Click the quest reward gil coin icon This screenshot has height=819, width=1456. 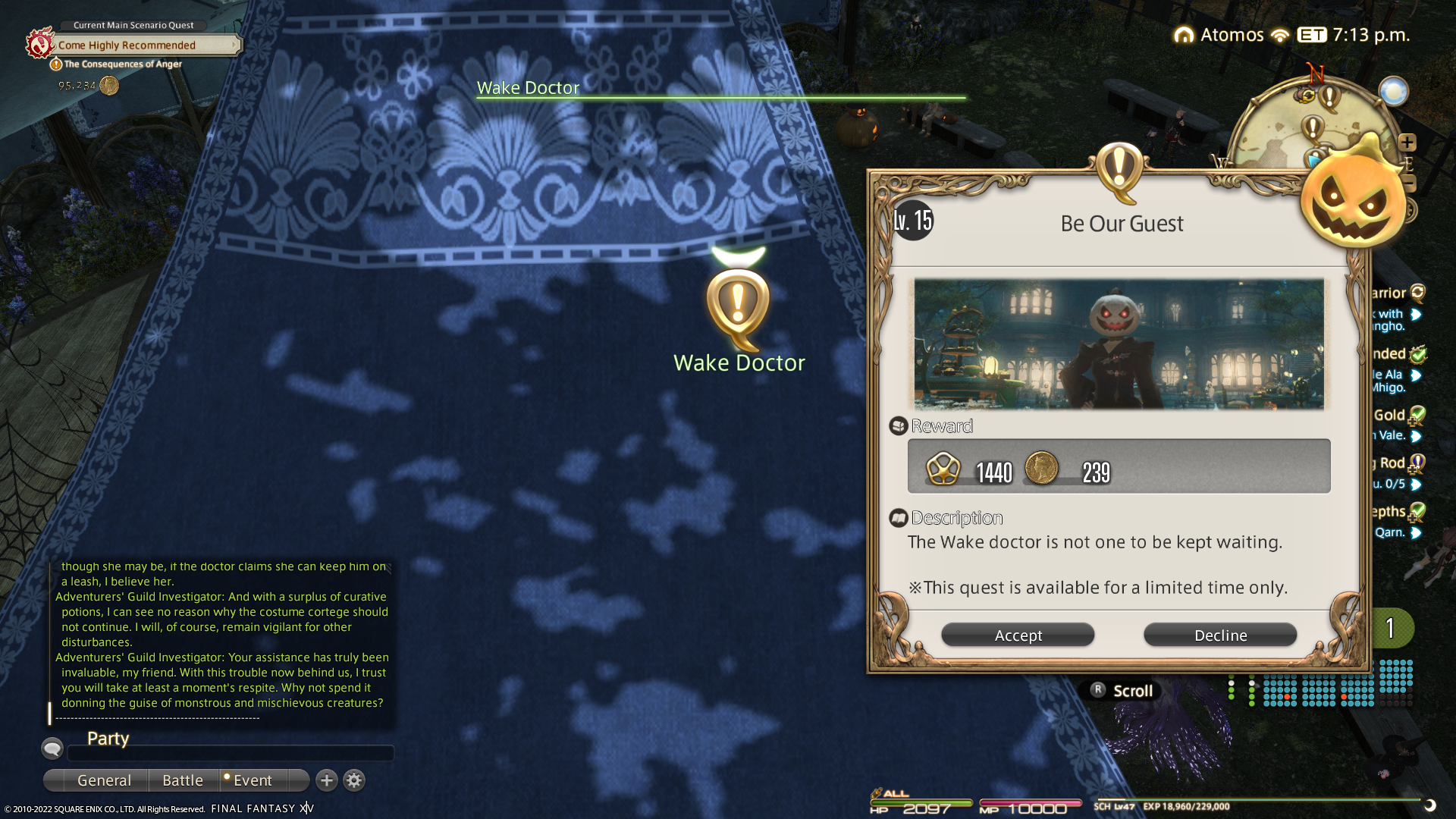click(1041, 469)
